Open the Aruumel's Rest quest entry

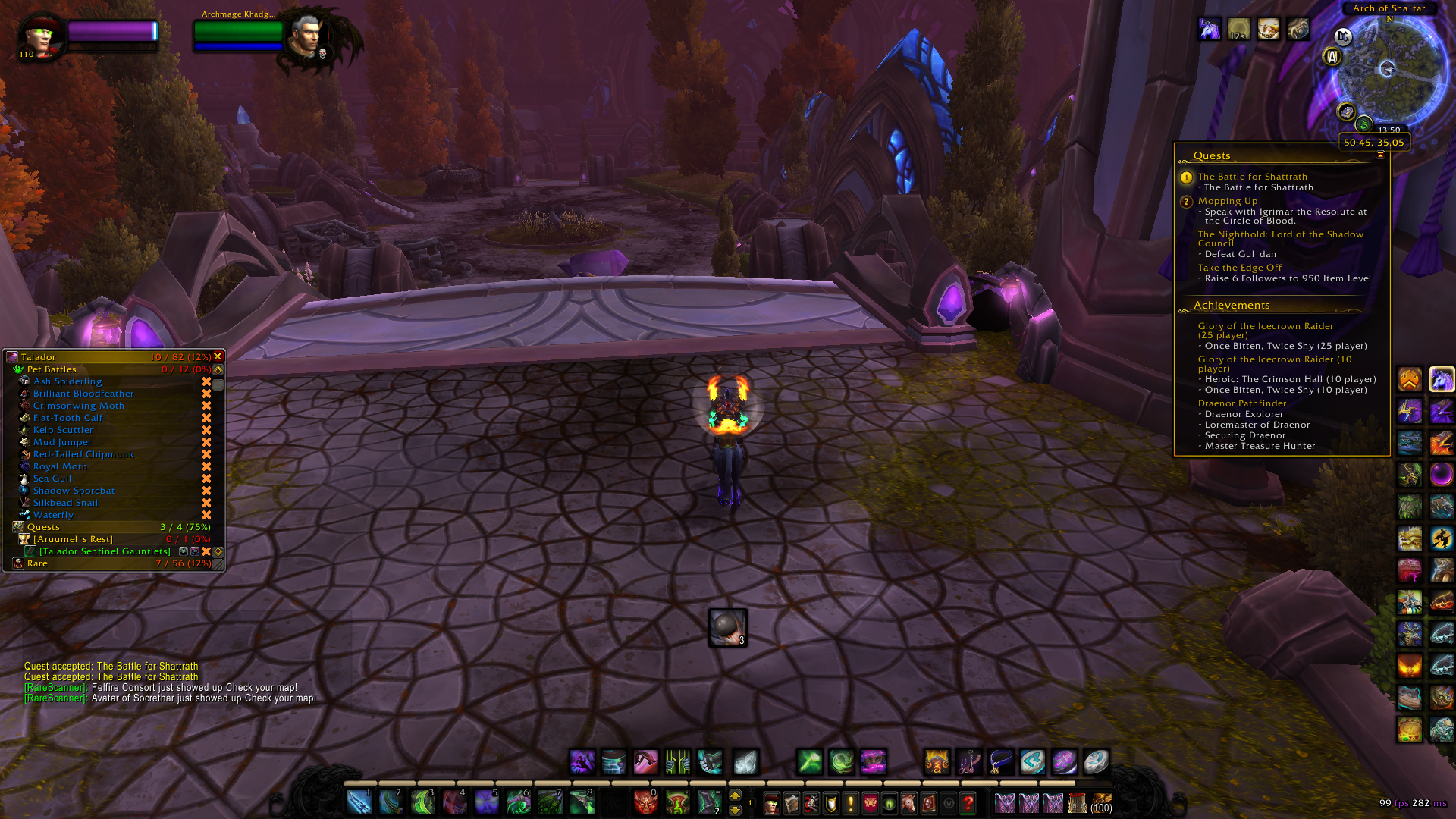click(73, 539)
